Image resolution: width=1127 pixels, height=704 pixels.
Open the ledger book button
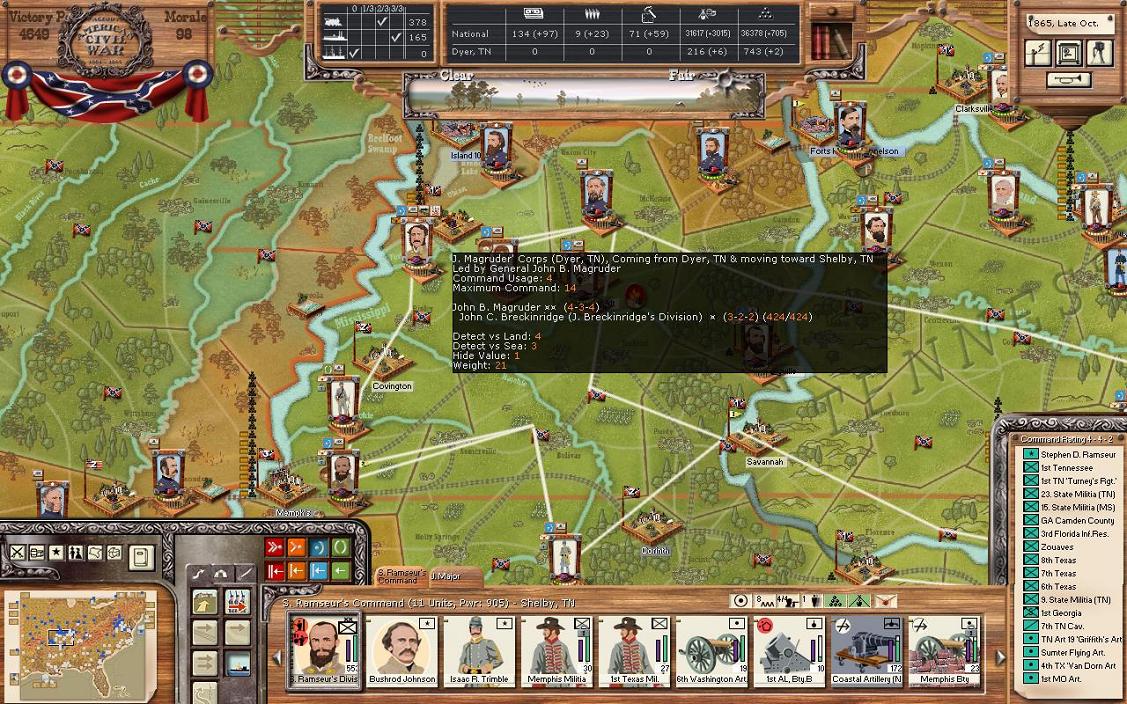click(142, 553)
